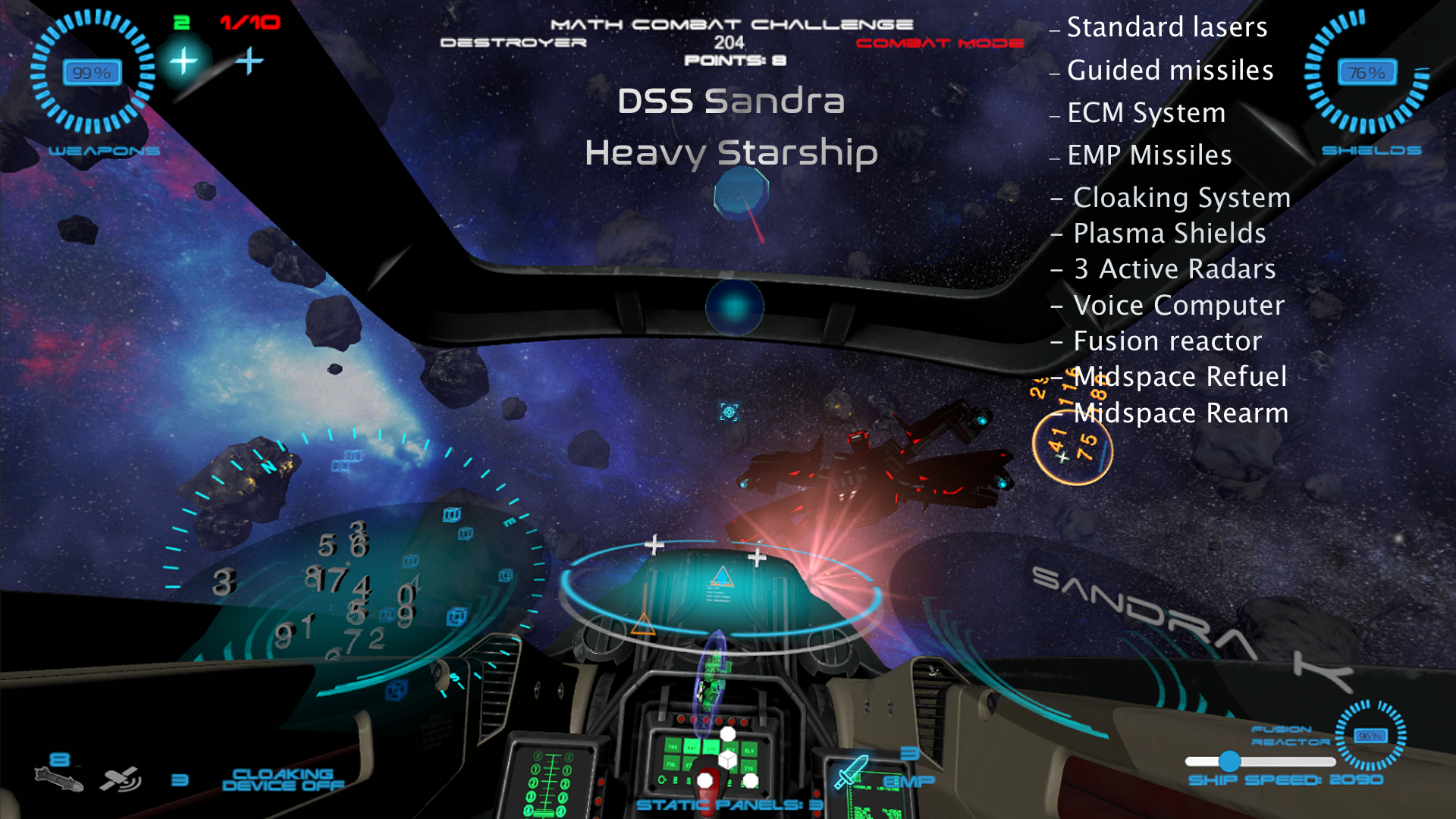The width and height of the screenshot is (1456, 819).
Task: Adjust the Ship Speed slider
Action: coord(1229,761)
